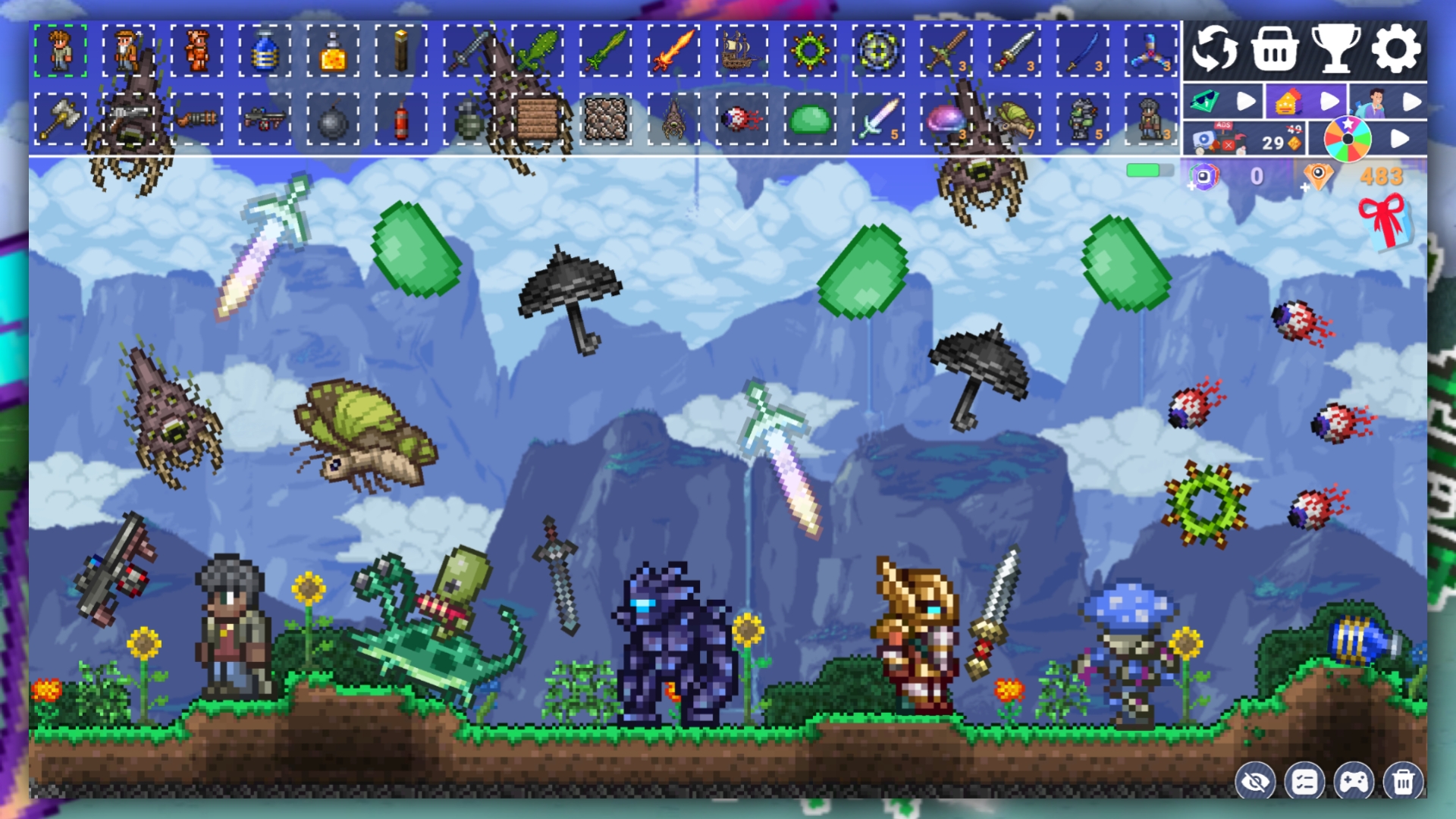
Task: Open the settings gear
Action: pos(1395,49)
